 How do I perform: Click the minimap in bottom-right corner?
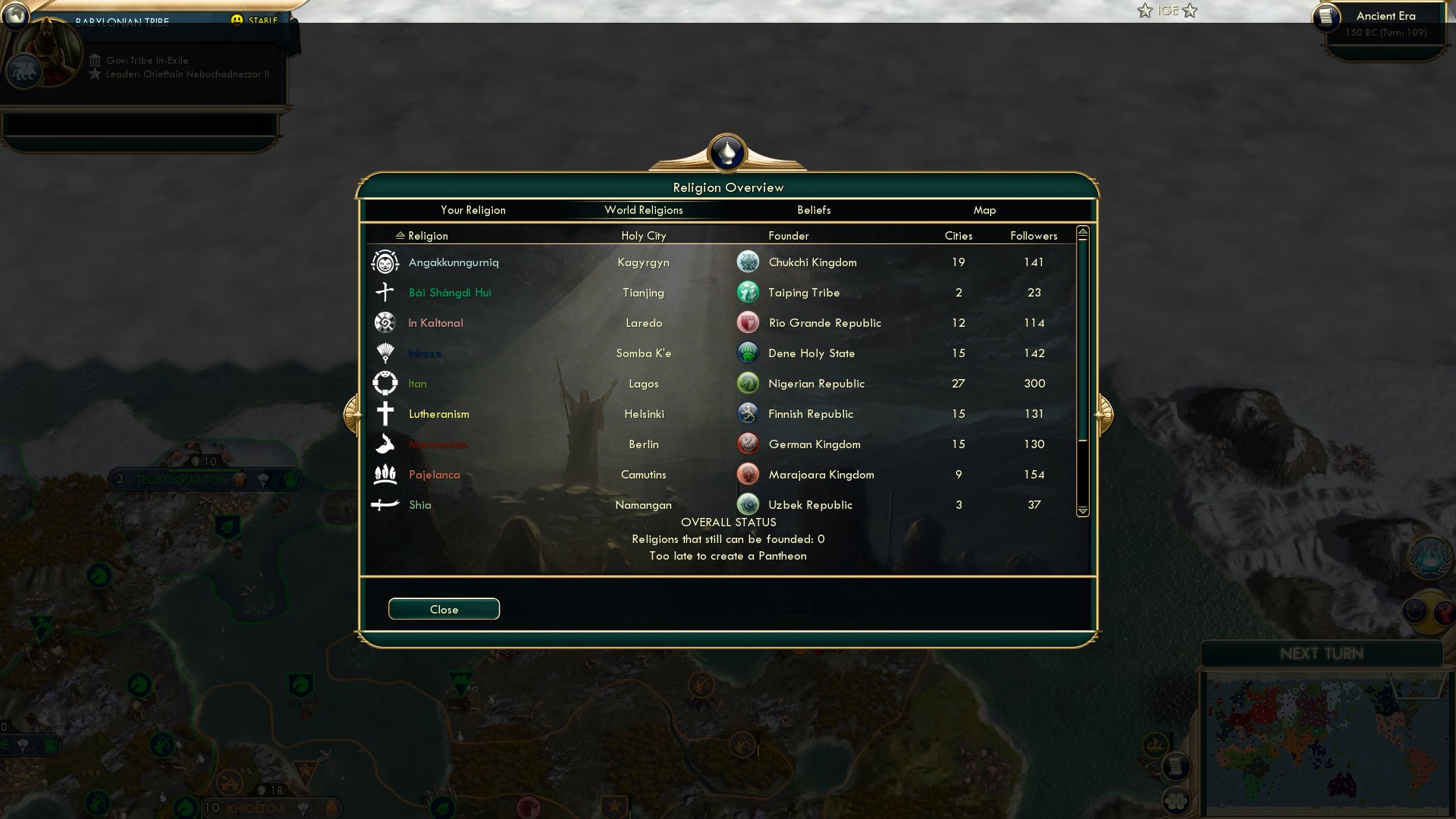click(1331, 739)
